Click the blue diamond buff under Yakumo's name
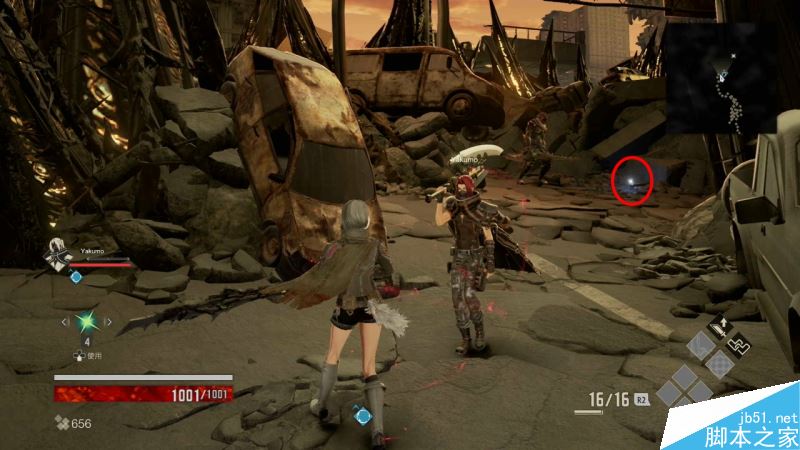 (x=76, y=276)
